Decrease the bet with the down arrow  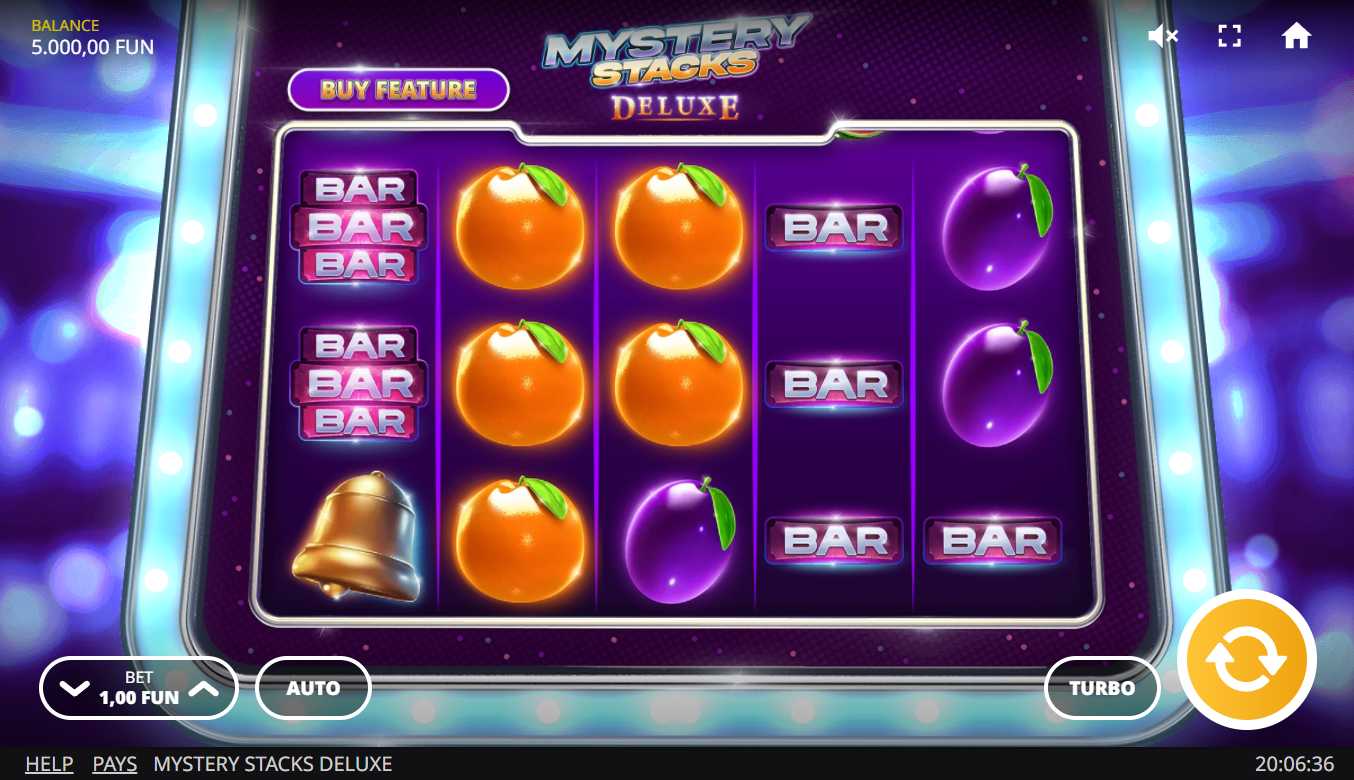(75, 688)
